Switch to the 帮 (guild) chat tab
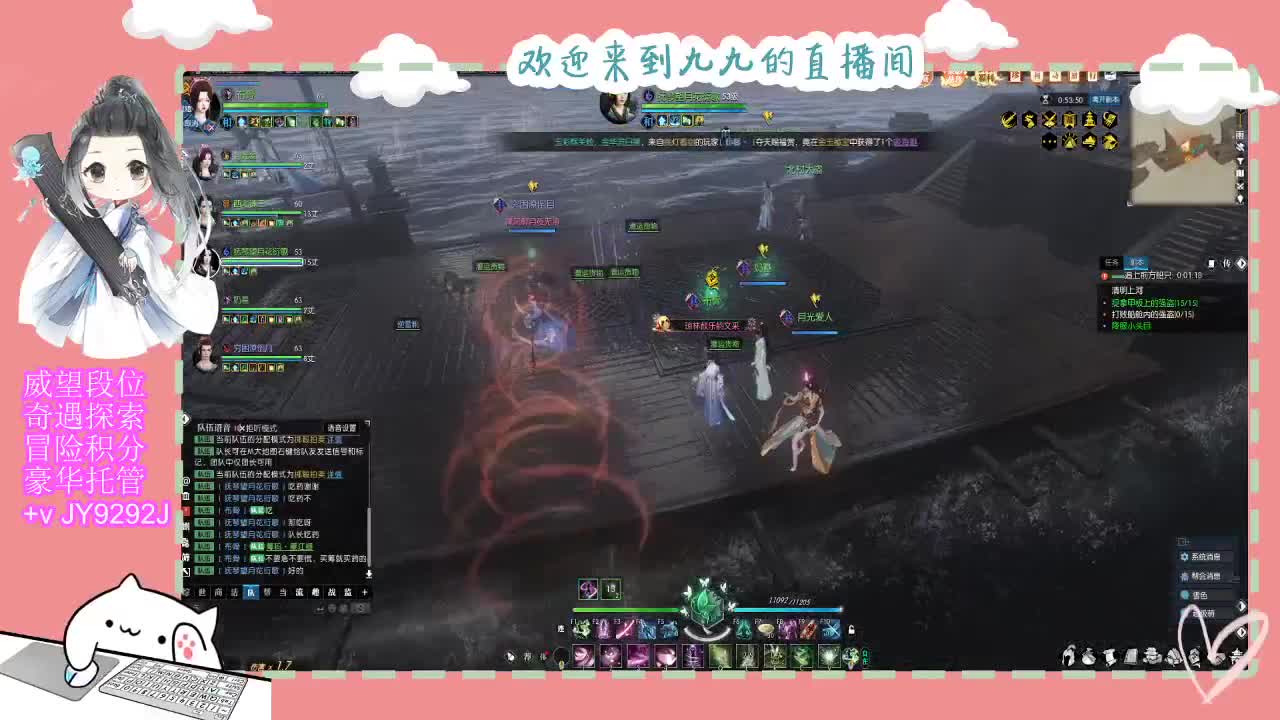The image size is (1280, 720). pyautogui.click(x=267, y=591)
